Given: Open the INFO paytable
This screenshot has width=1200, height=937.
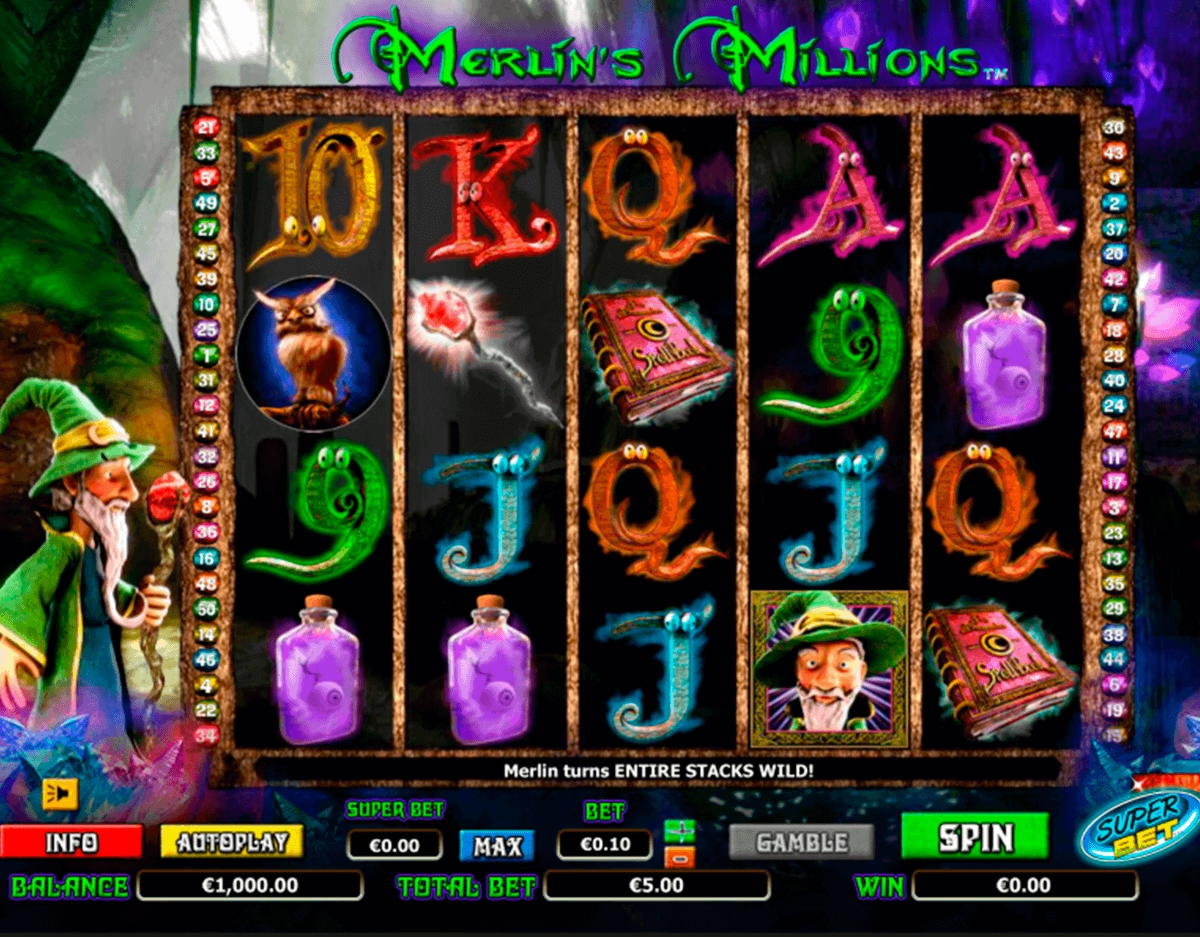Looking at the screenshot, I should 71,842.
